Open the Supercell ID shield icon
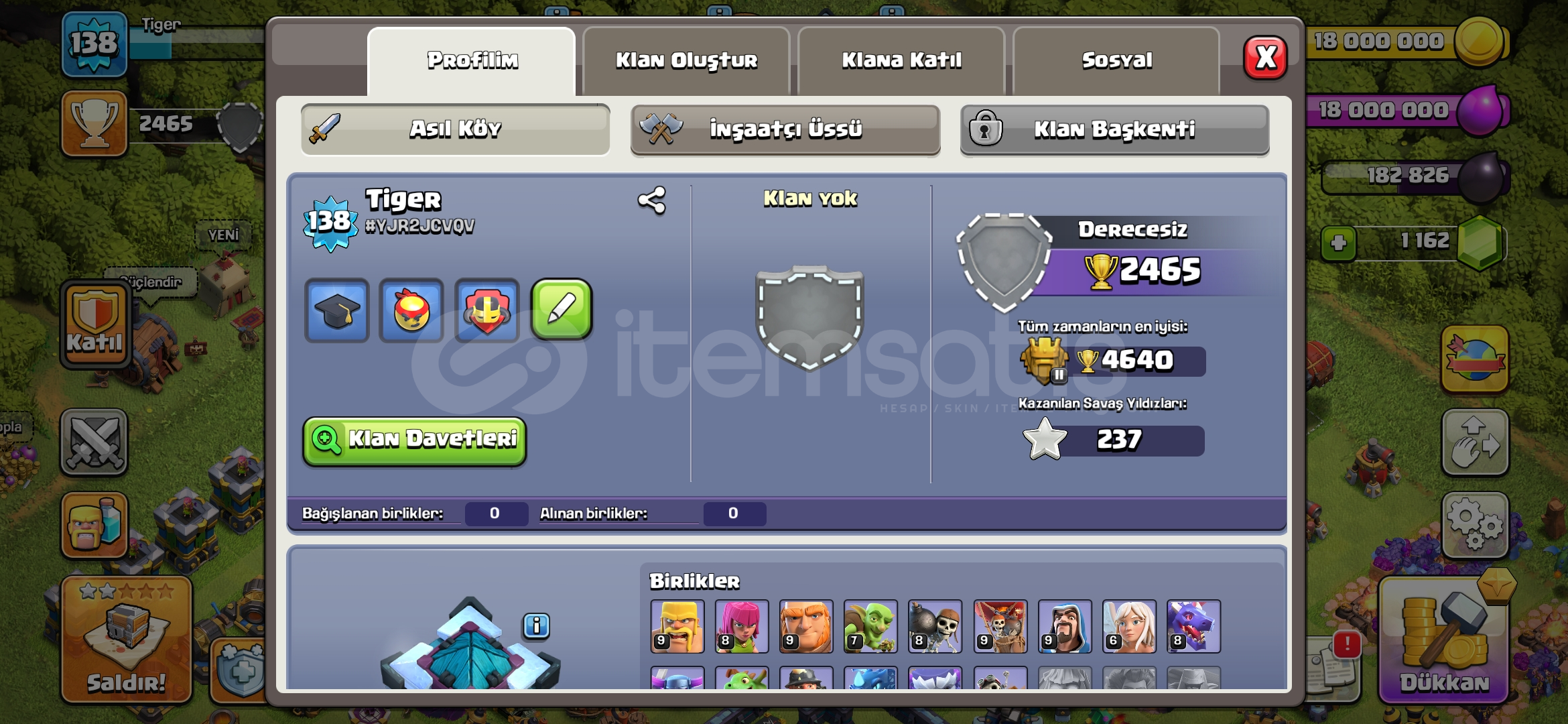Image resolution: width=1568 pixels, height=724 pixels. 486,309
